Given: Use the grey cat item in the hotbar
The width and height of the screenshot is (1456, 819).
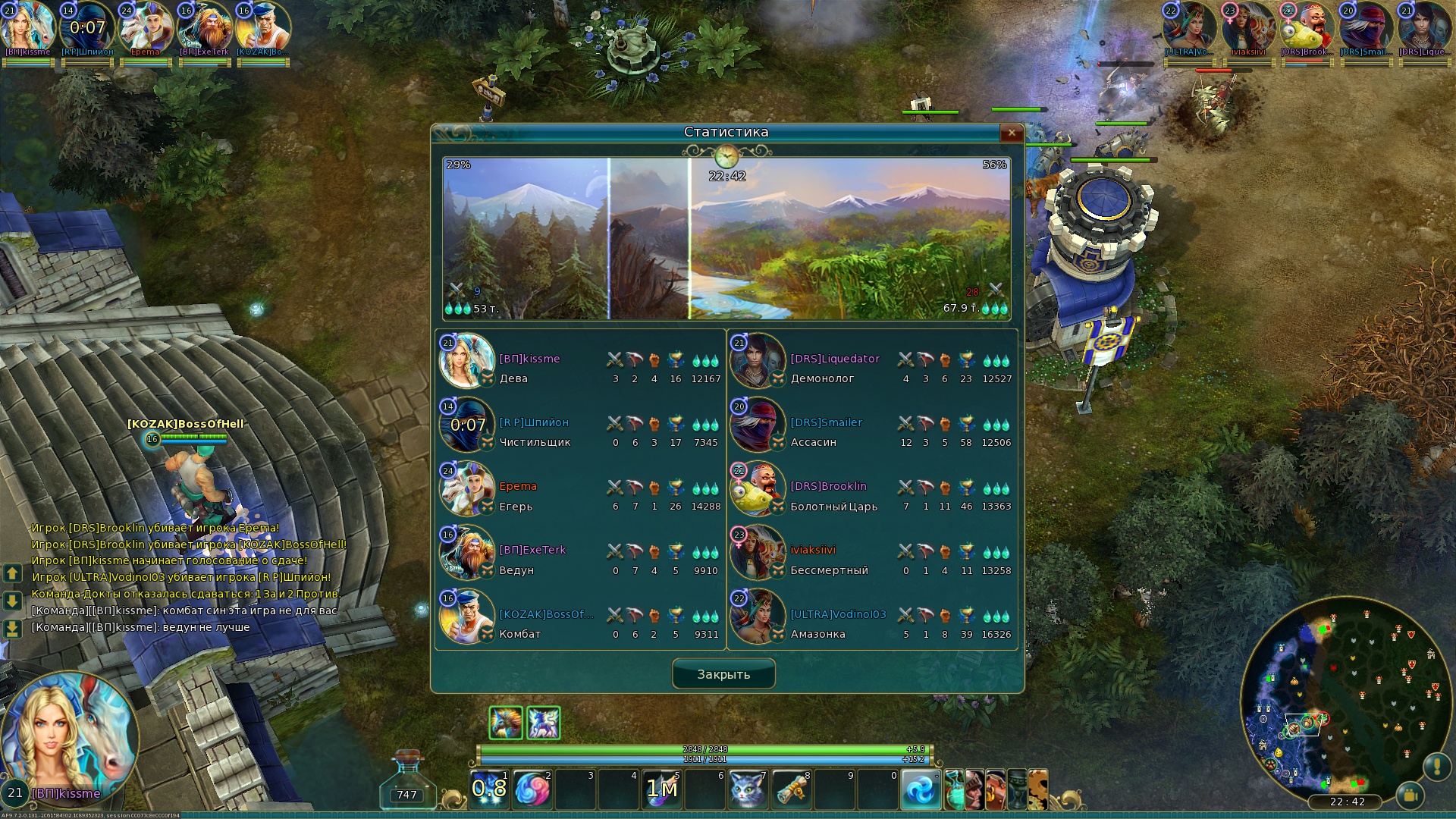Looking at the screenshot, I should coord(748,789).
